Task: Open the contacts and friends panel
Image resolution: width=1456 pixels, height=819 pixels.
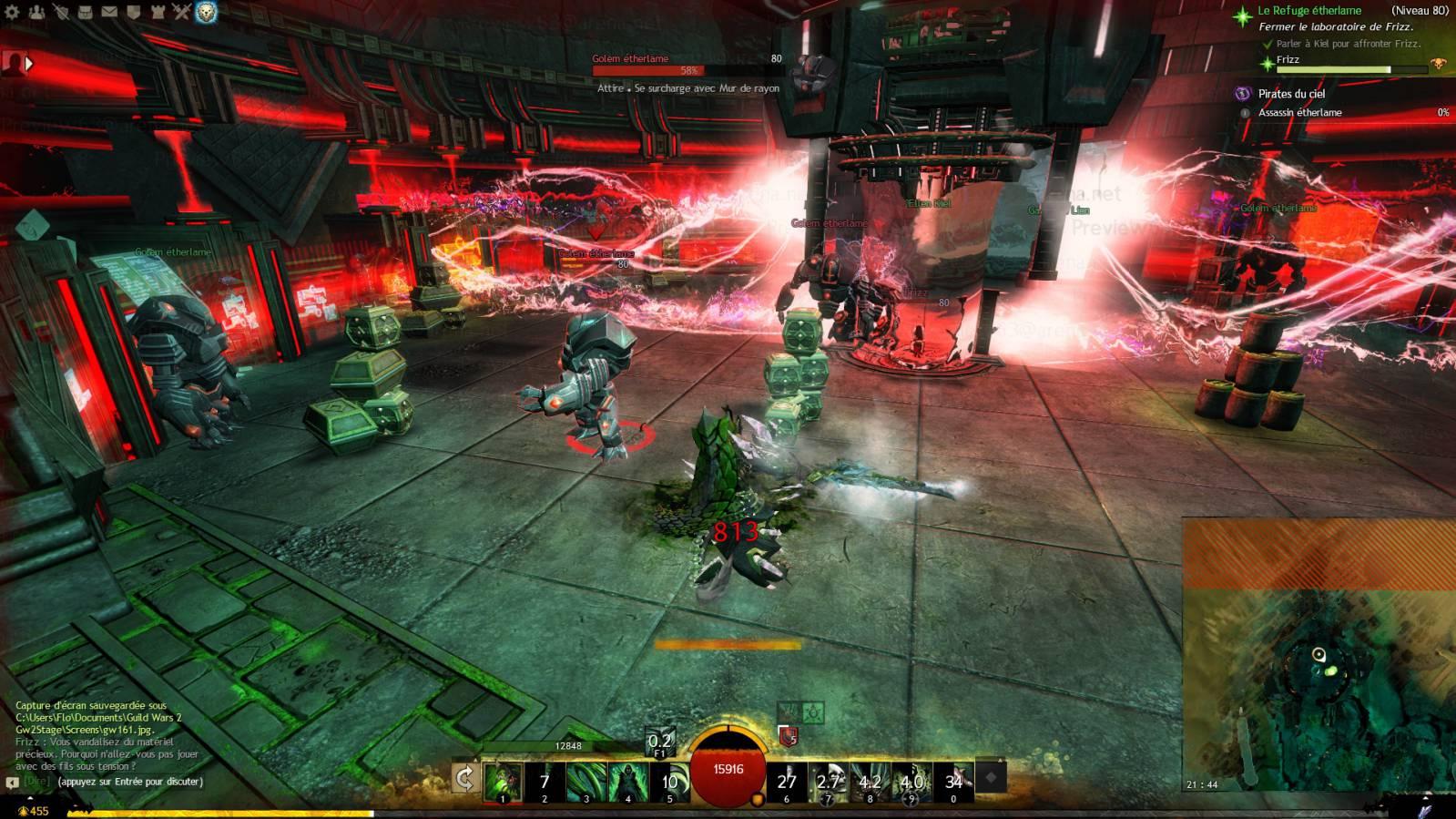Action: point(37,12)
